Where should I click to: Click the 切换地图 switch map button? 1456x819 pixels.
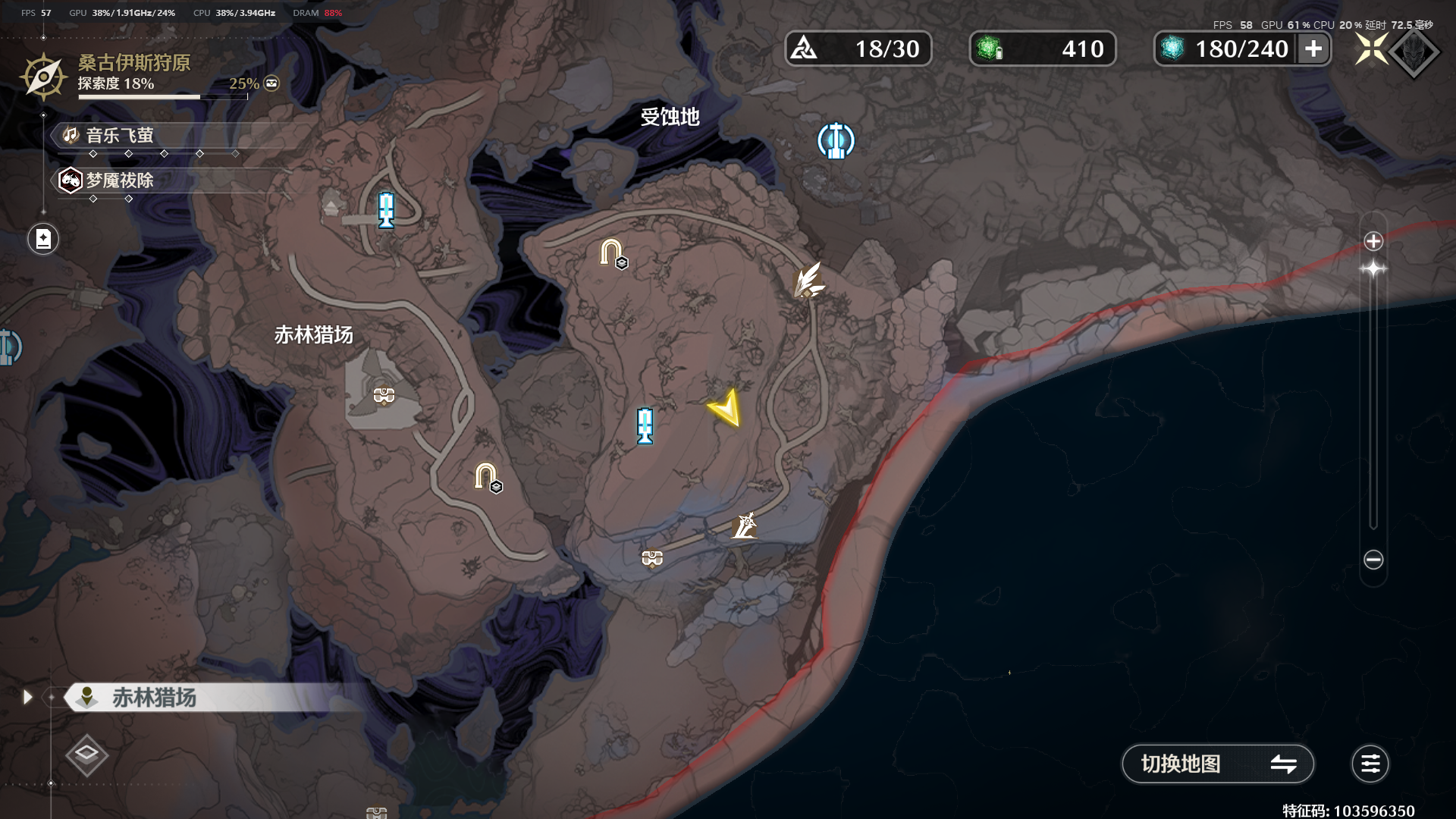click(1216, 764)
